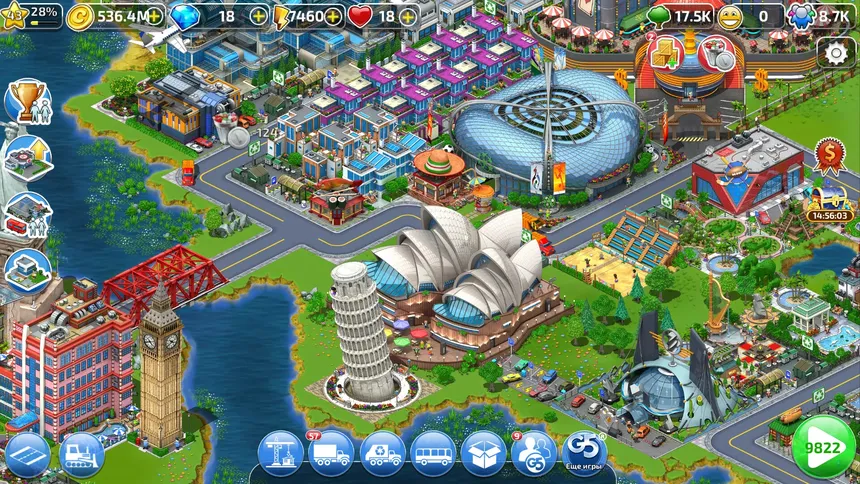Open the gear settings menu
The image size is (860, 484).
click(x=835, y=53)
